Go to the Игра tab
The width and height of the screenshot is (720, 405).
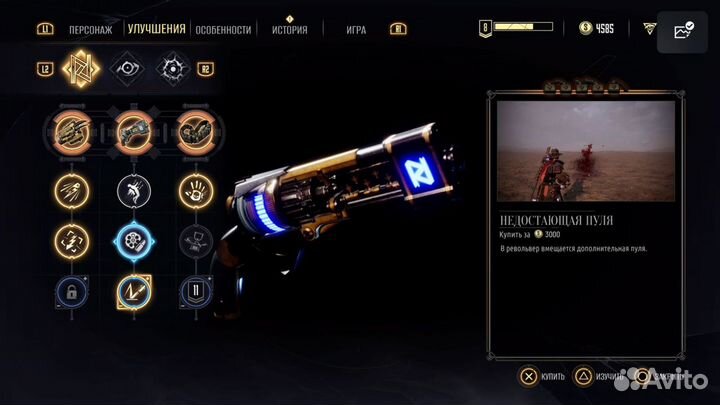[x=357, y=30]
